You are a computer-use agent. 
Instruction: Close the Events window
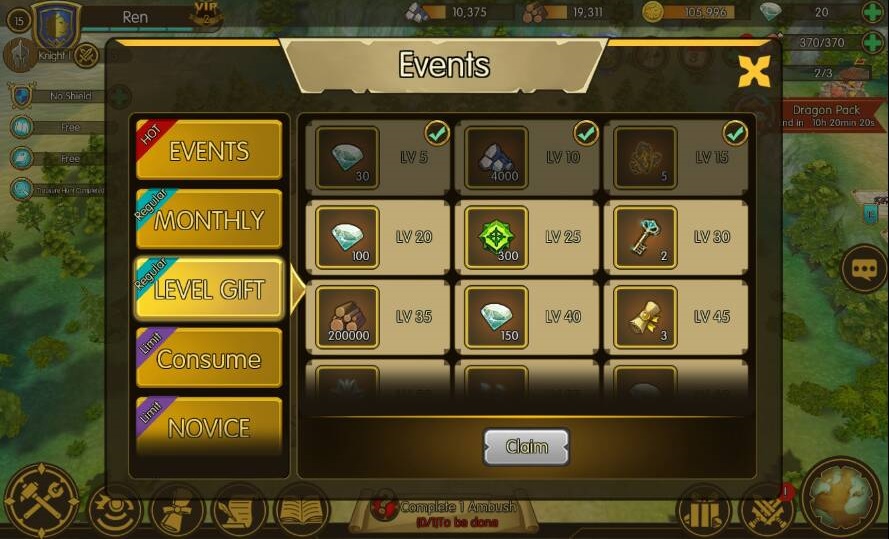754,71
